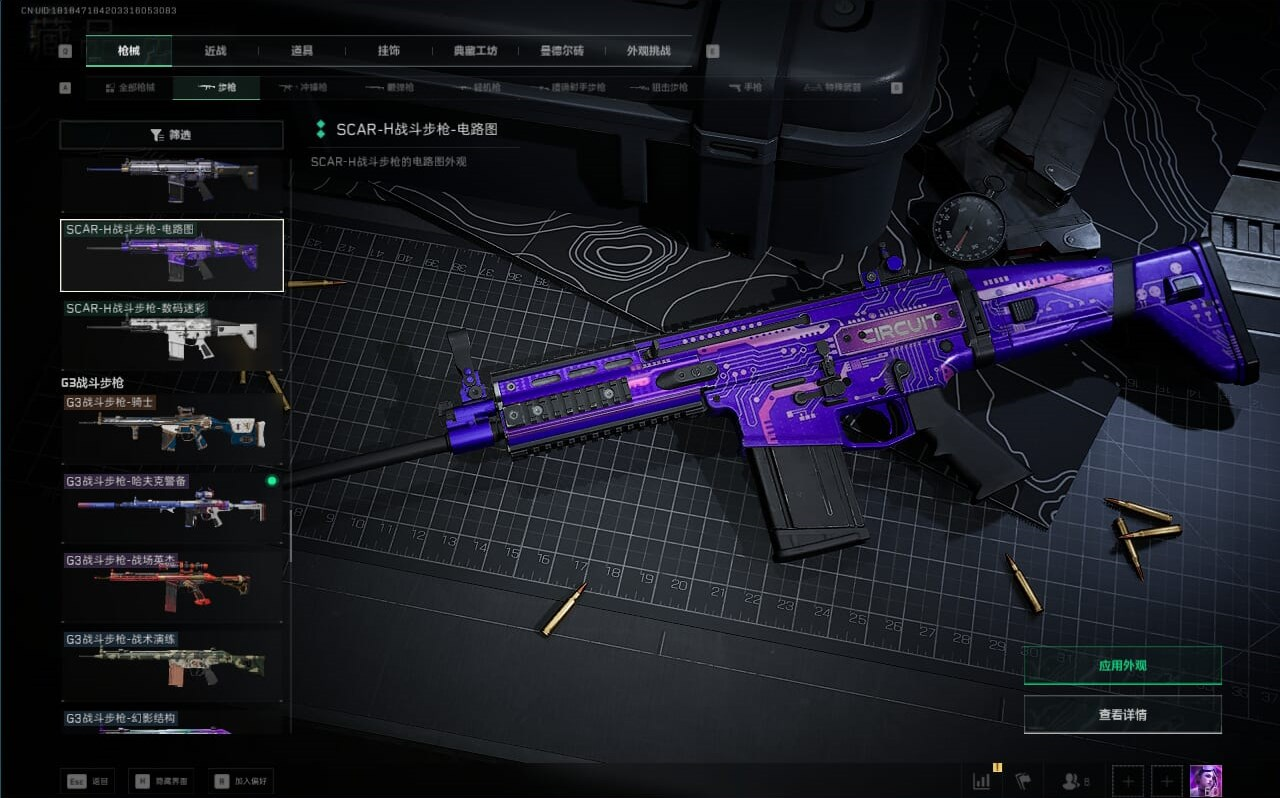Select the 手枪 pistol category
This screenshot has width=1280, height=798.
[x=744, y=88]
